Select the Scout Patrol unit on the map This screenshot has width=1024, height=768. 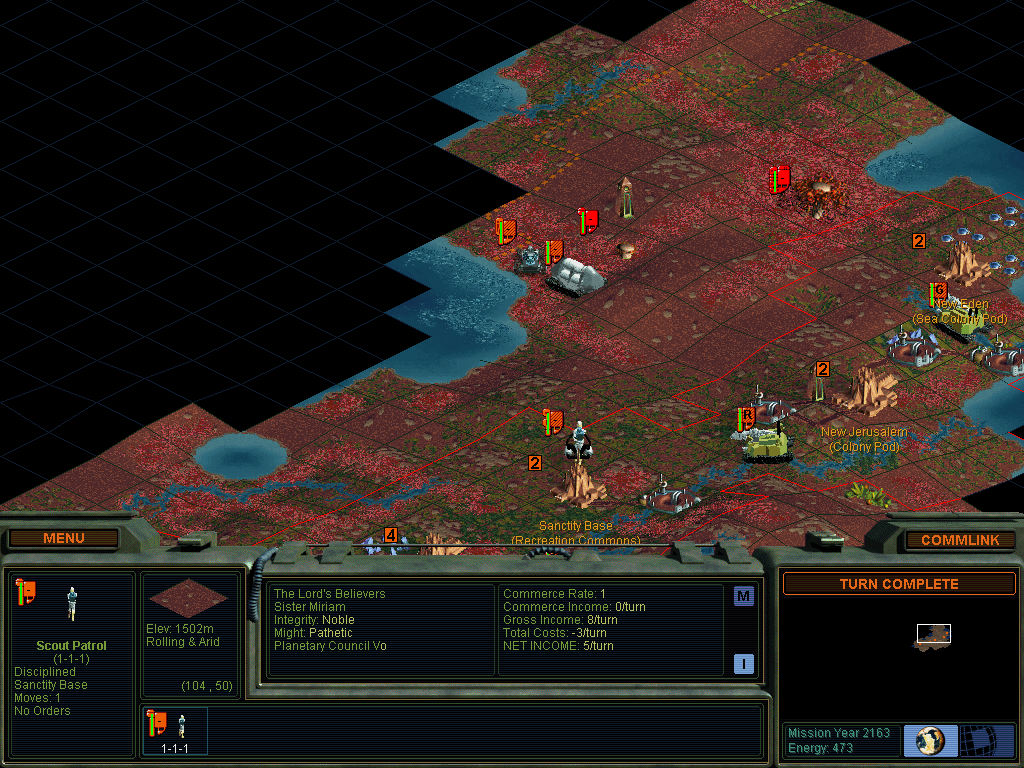pos(578,439)
